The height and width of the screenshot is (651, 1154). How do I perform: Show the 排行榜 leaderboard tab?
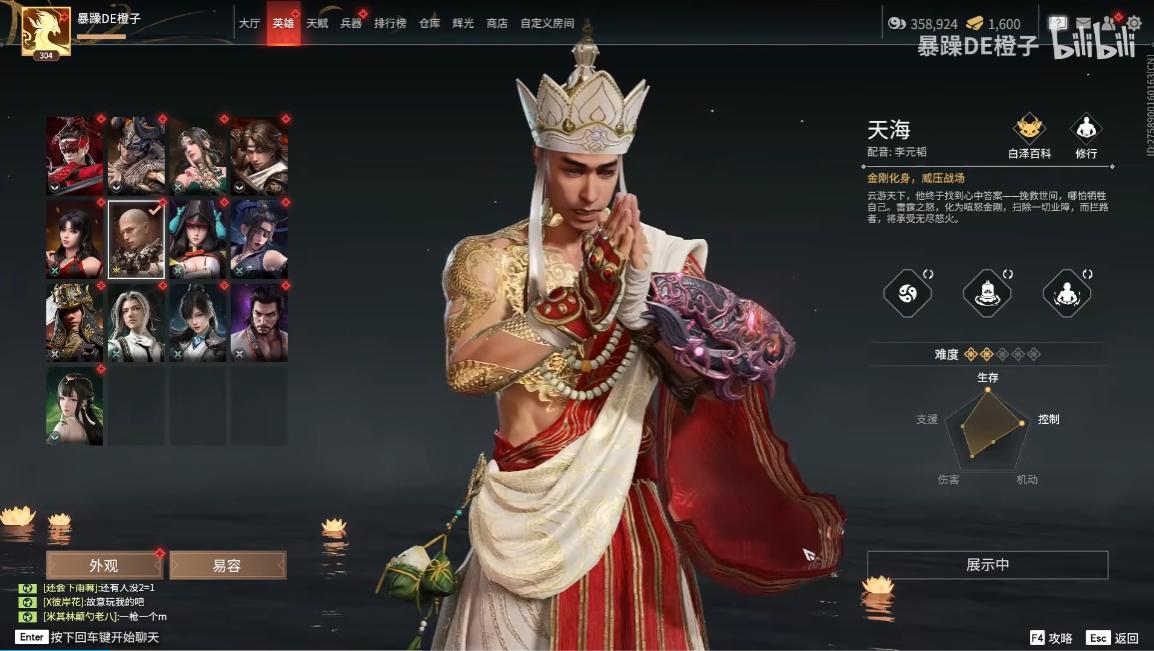pos(390,24)
